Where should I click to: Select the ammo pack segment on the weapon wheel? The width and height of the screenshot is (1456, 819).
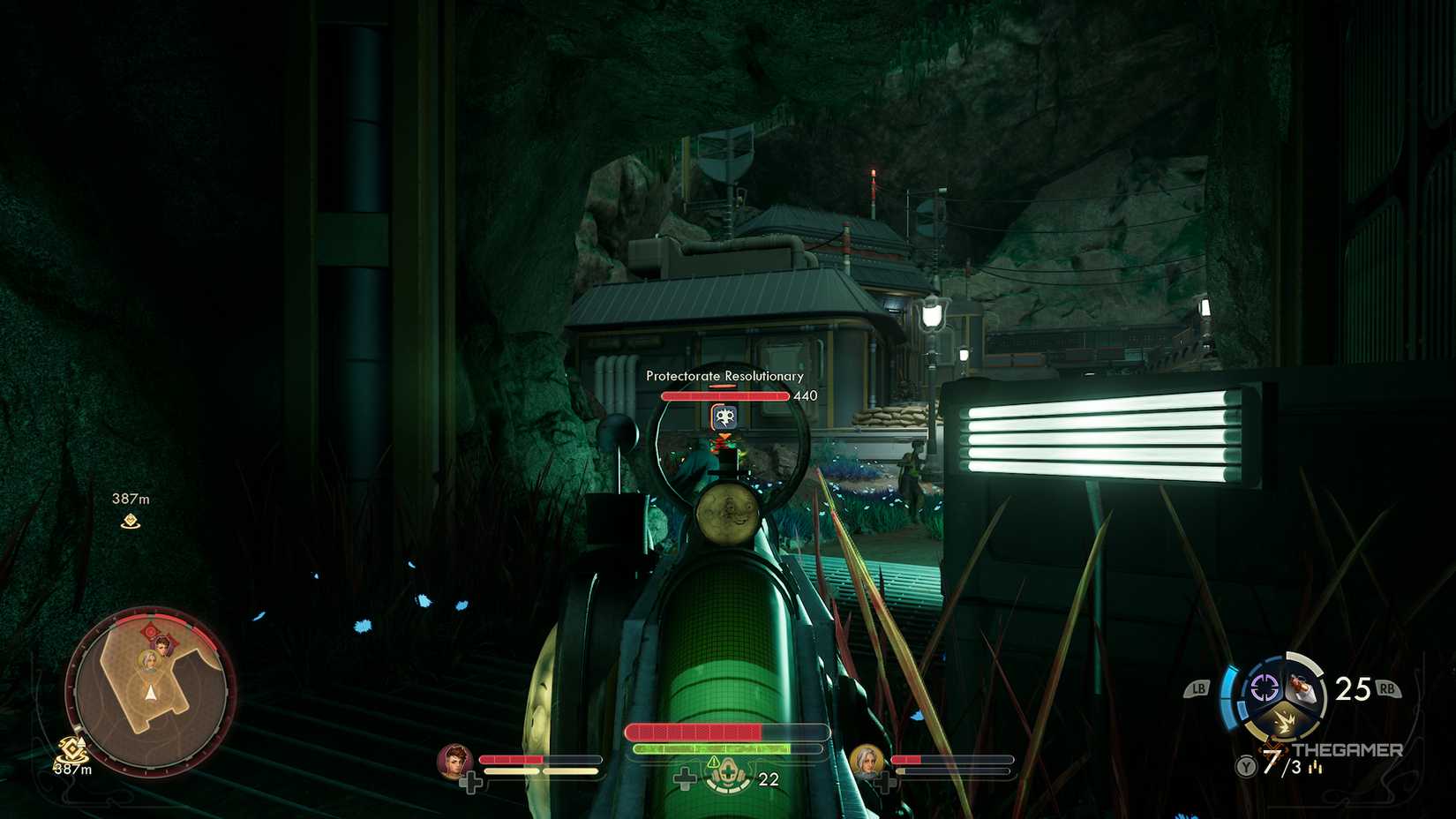(1302, 687)
